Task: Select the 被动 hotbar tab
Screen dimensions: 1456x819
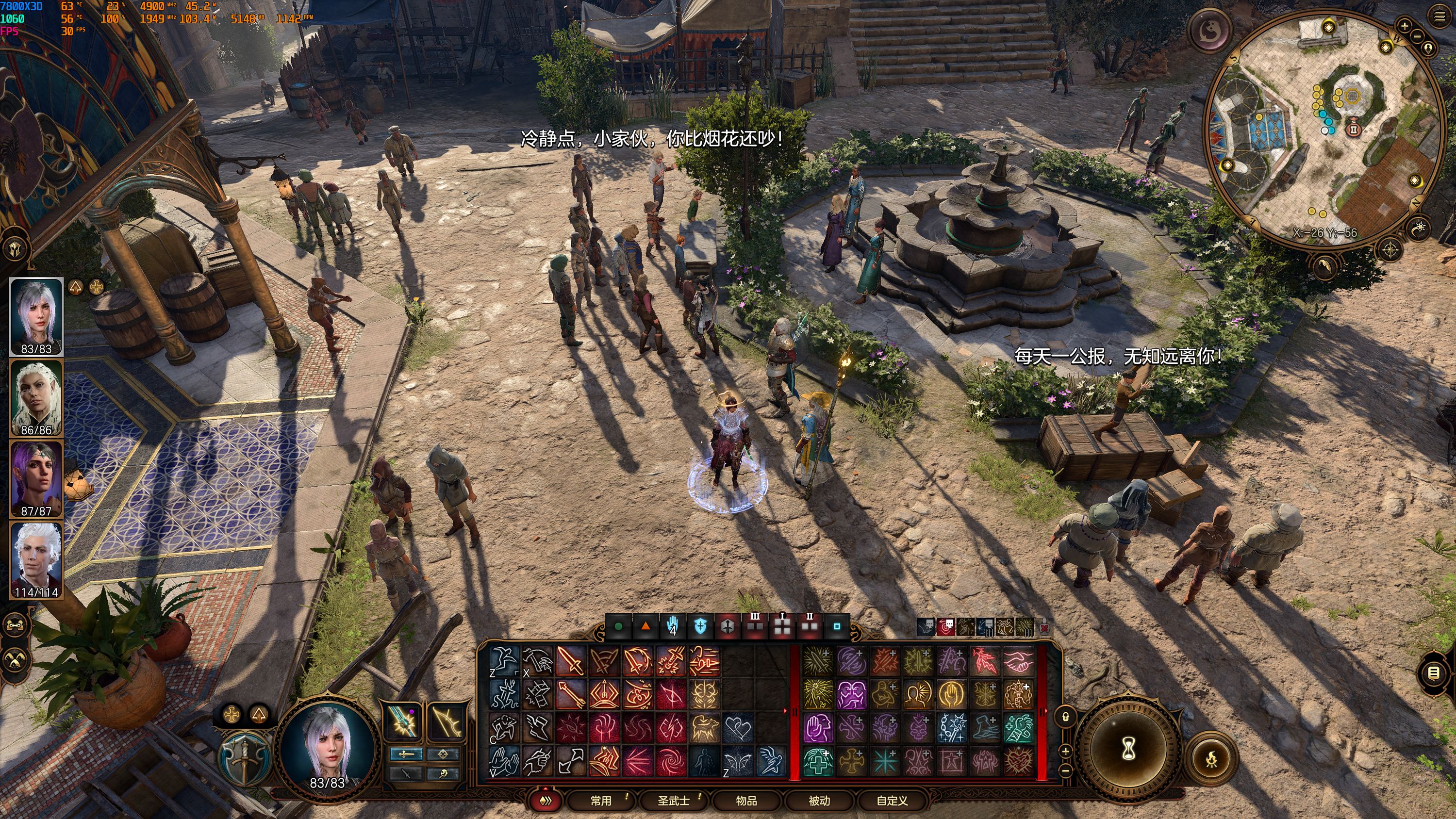Action: [819, 801]
